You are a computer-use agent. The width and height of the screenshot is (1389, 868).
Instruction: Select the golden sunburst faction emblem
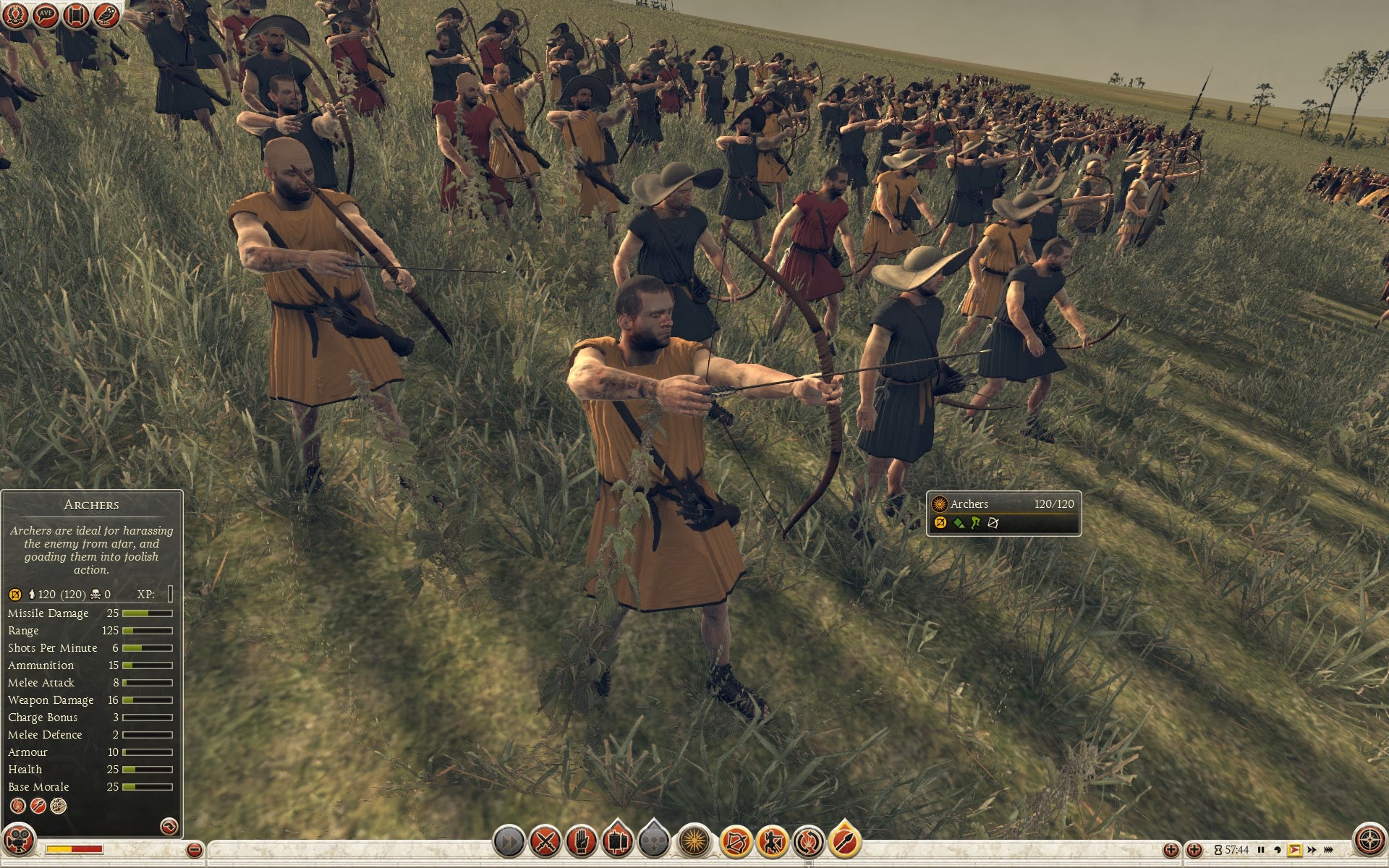click(x=694, y=842)
